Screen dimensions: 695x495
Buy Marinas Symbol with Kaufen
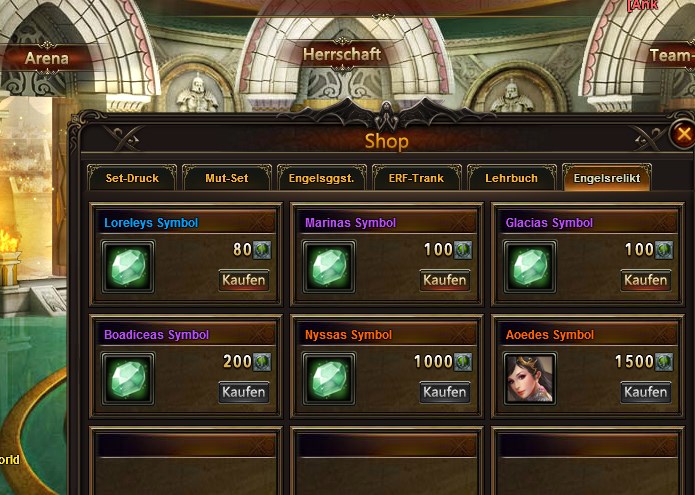445,280
